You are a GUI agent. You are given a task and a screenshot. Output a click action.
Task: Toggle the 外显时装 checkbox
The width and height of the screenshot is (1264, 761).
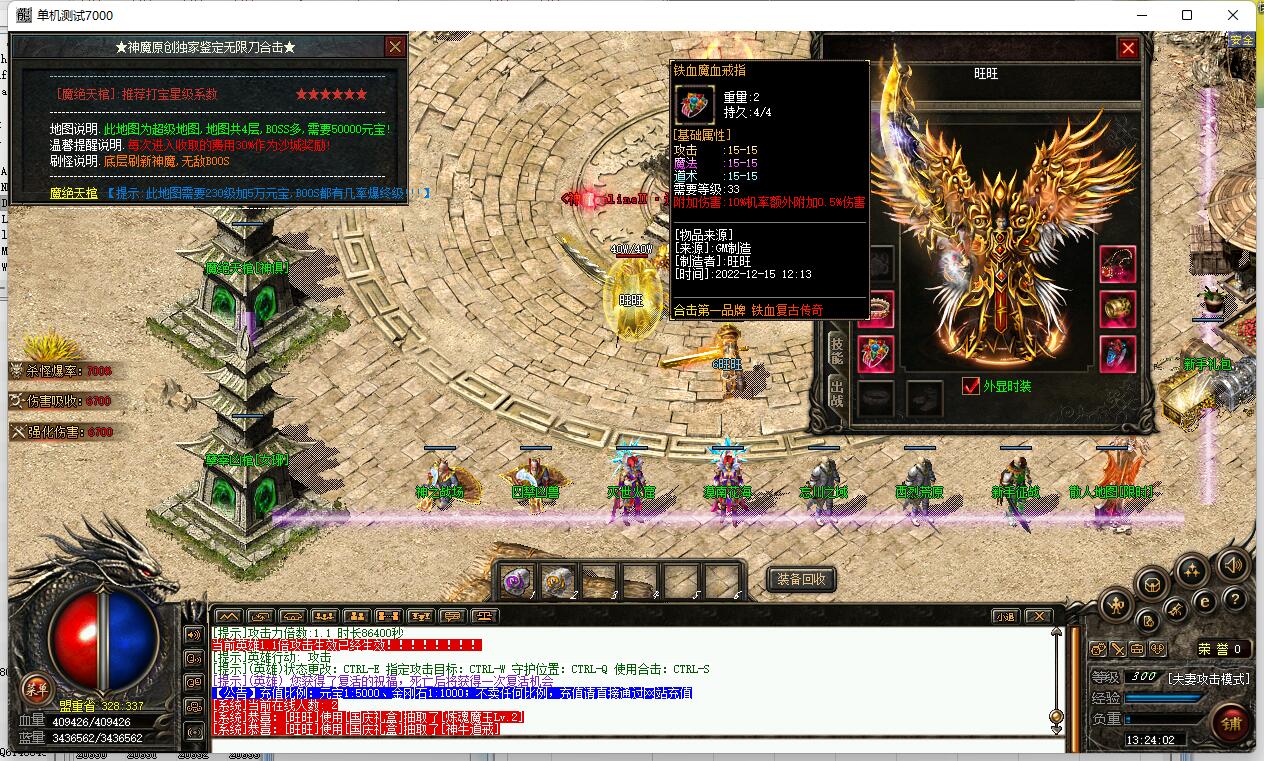[970, 386]
